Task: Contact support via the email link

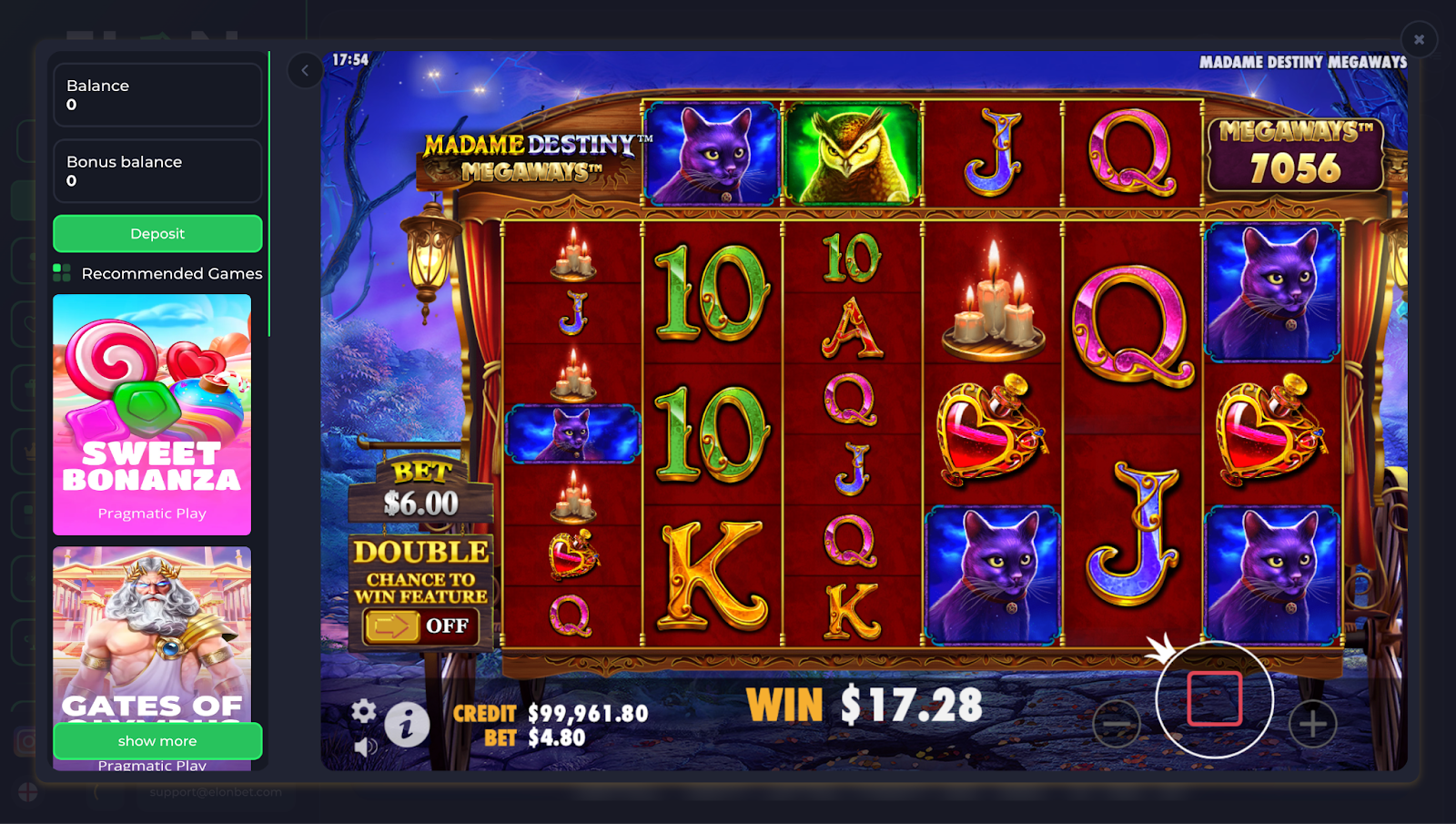Action: (214, 792)
